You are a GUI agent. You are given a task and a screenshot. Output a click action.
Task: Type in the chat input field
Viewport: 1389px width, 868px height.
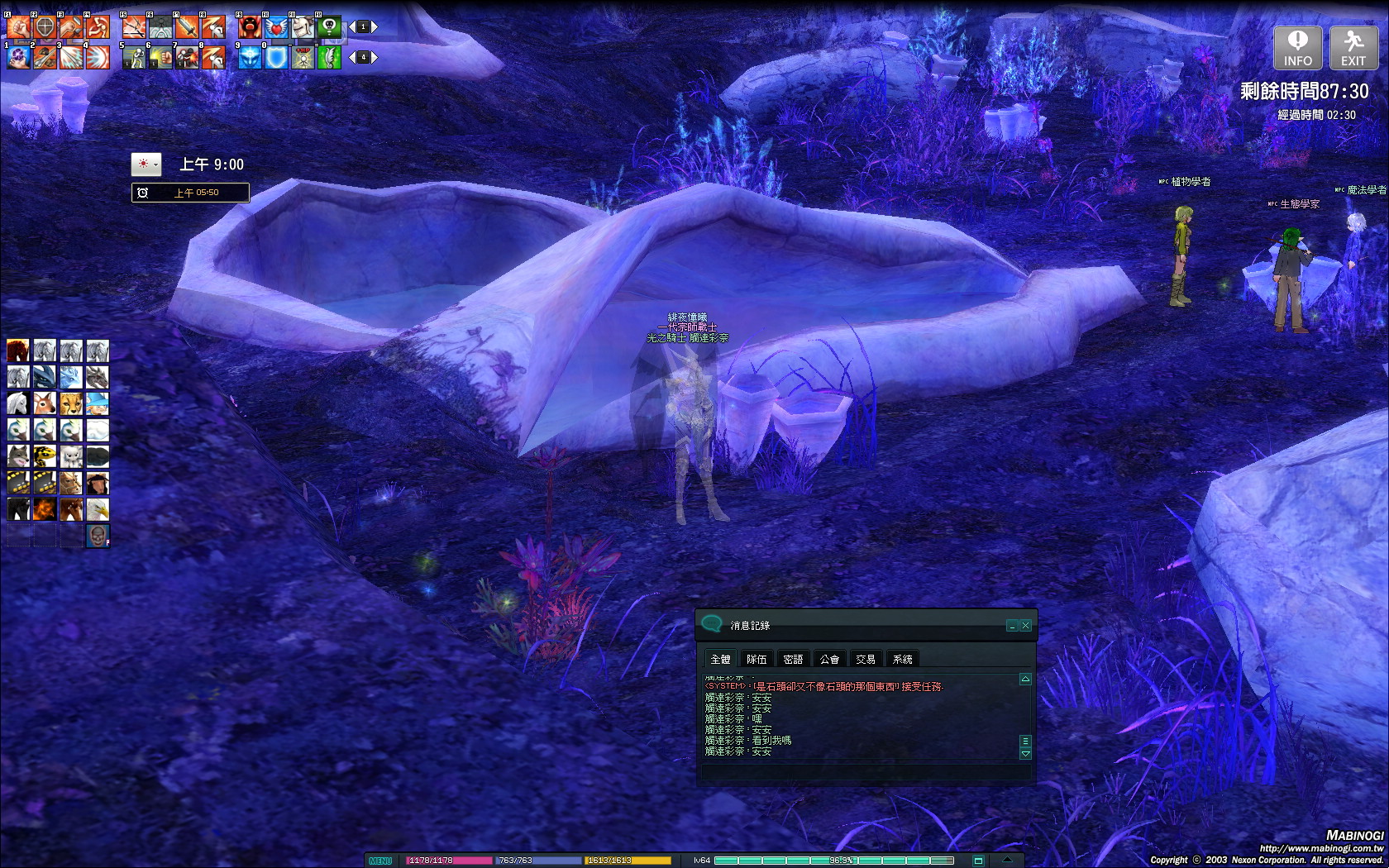click(864, 771)
